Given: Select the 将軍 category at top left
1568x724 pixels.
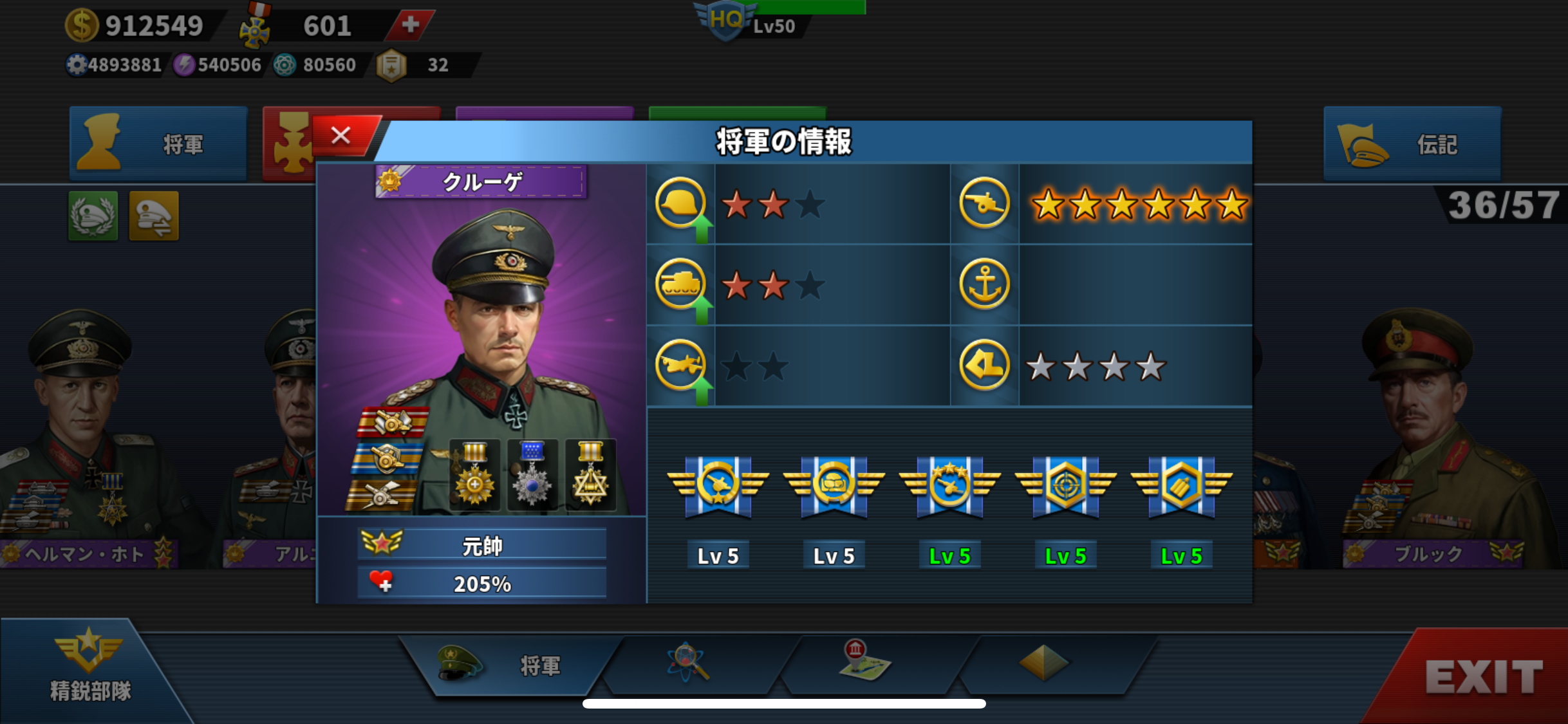Looking at the screenshot, I should (158, 144).
